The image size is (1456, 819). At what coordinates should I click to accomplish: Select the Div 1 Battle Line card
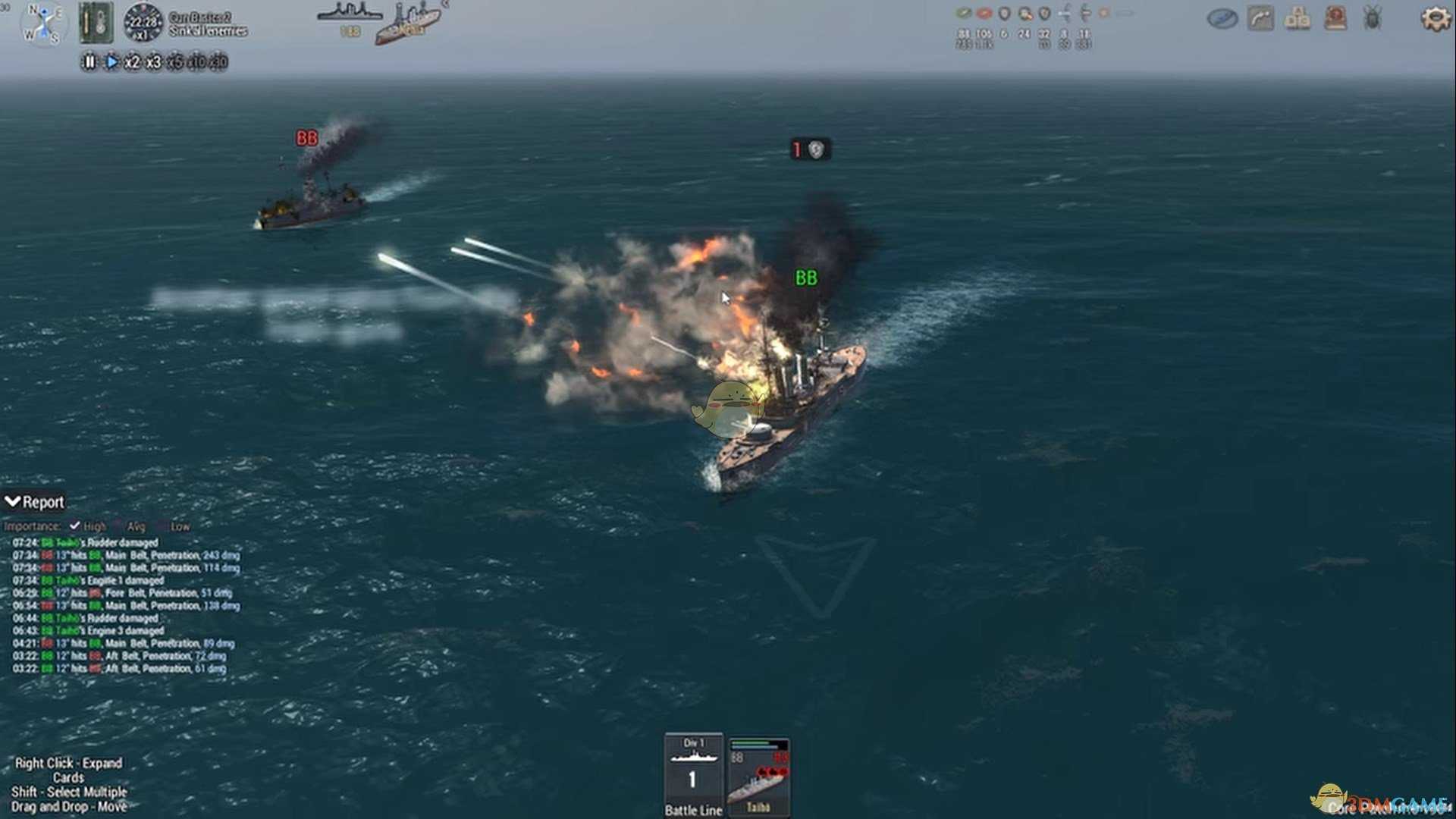tap(693, 774)
